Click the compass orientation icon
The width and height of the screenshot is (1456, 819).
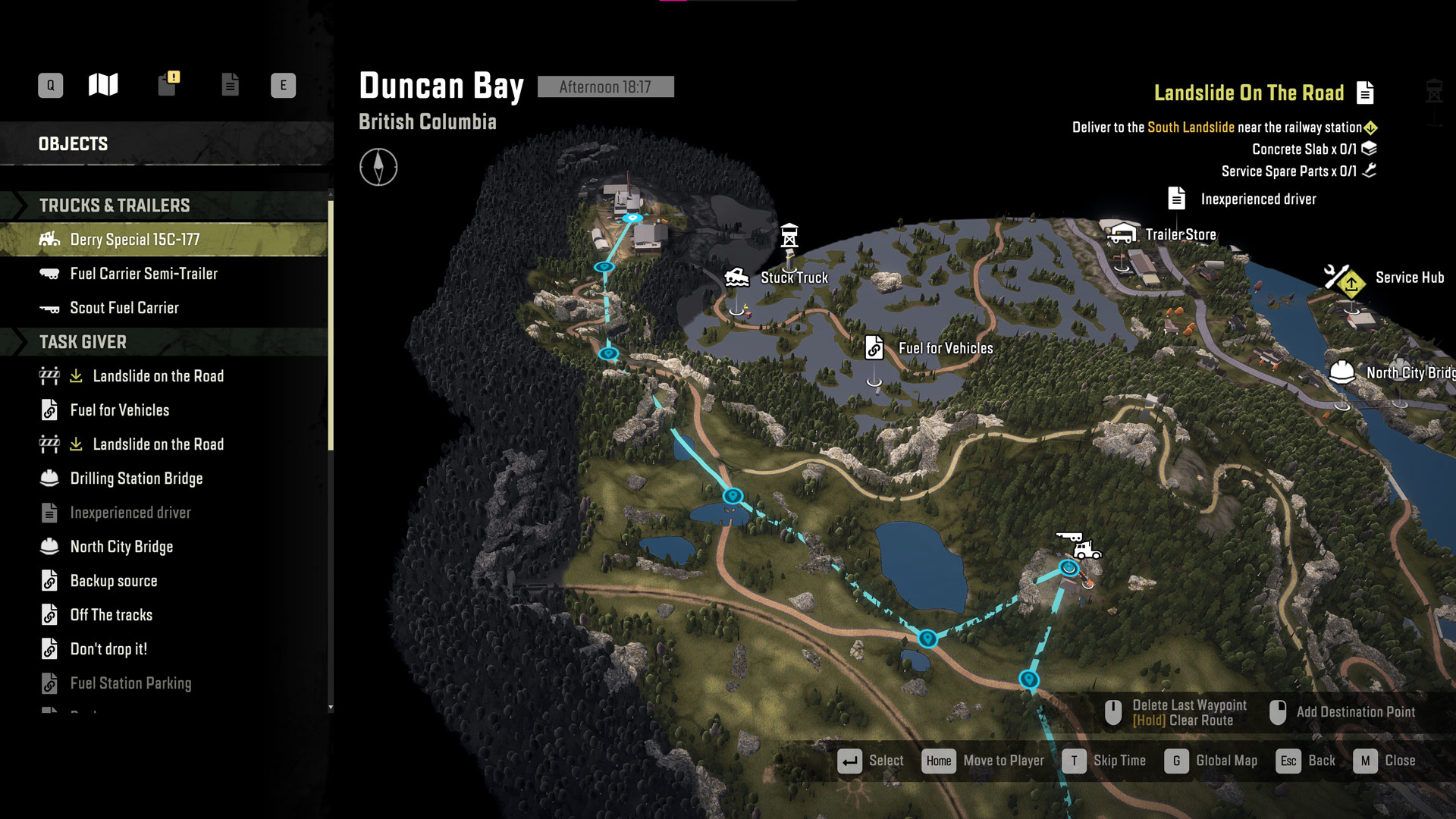tap(378, 167)
